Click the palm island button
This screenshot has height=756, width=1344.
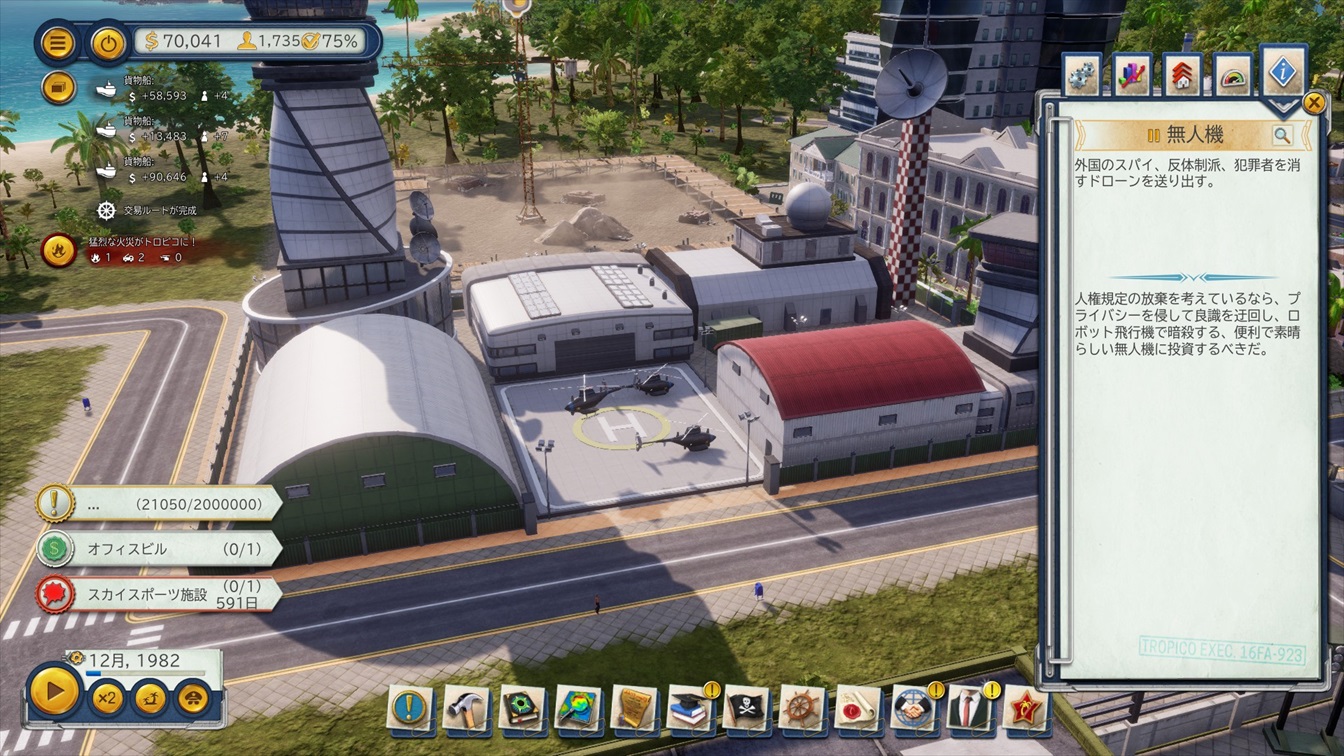click(150, 697)
